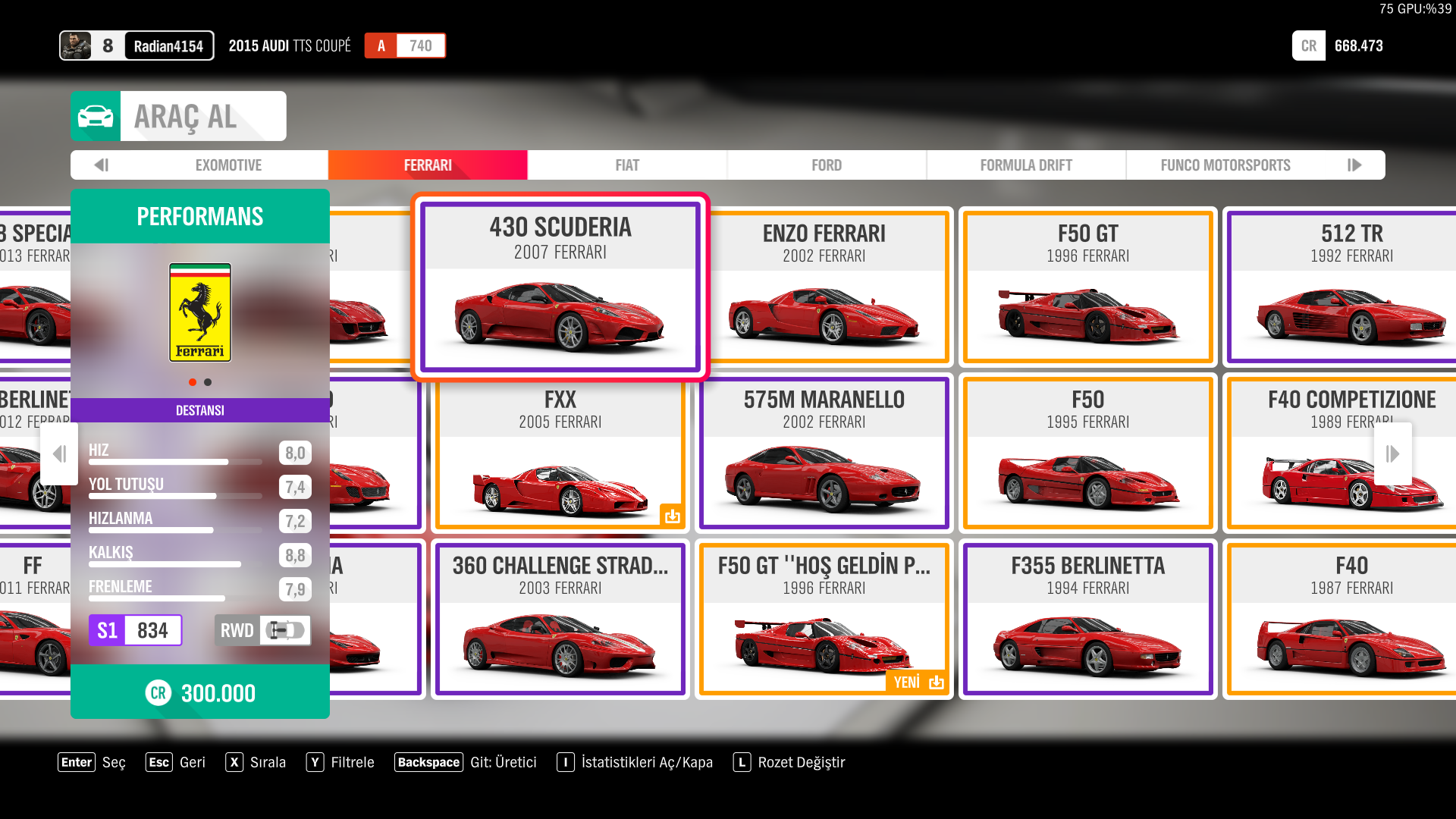Select the F355 Berlinetta 1994 tile
This screenshot has height=819, width=1456.
coord(1088,619)
